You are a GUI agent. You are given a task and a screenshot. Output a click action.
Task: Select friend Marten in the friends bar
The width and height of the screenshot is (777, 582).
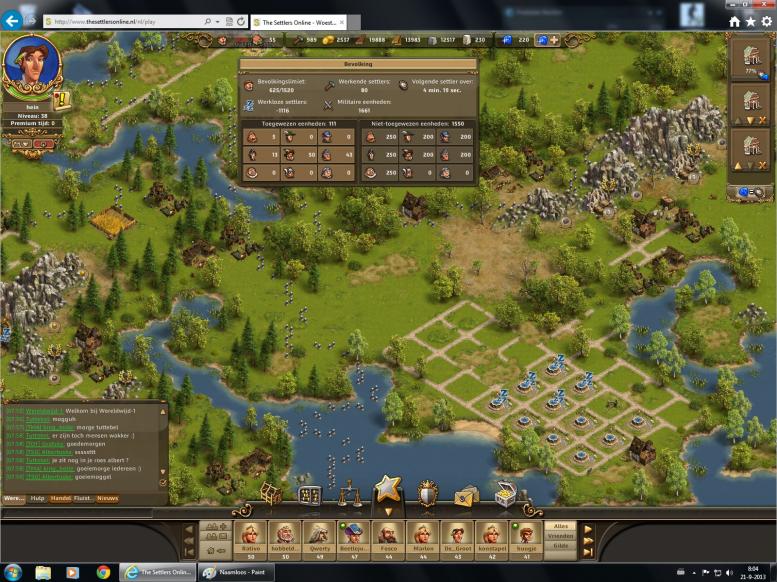[x=423, y=535]
